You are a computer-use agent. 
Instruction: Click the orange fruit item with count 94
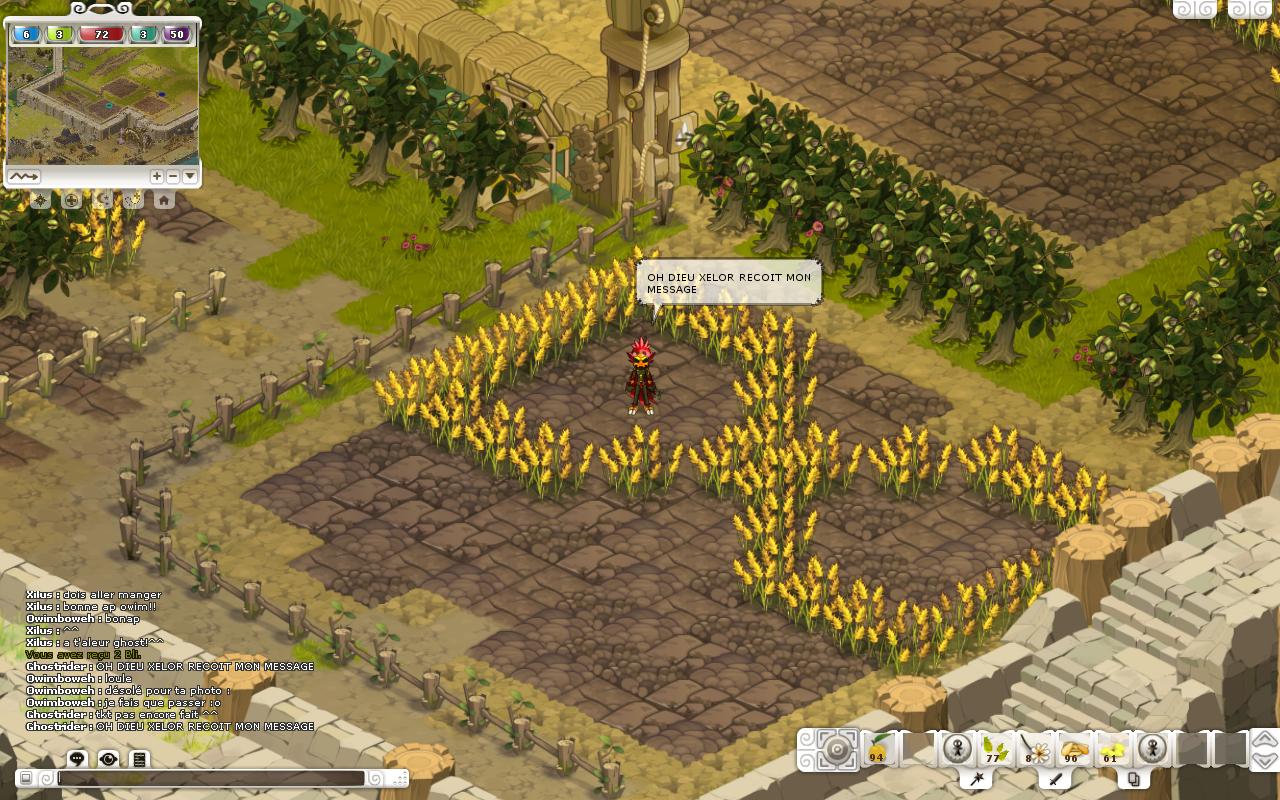pyautogui.click(x=875, y=750)
